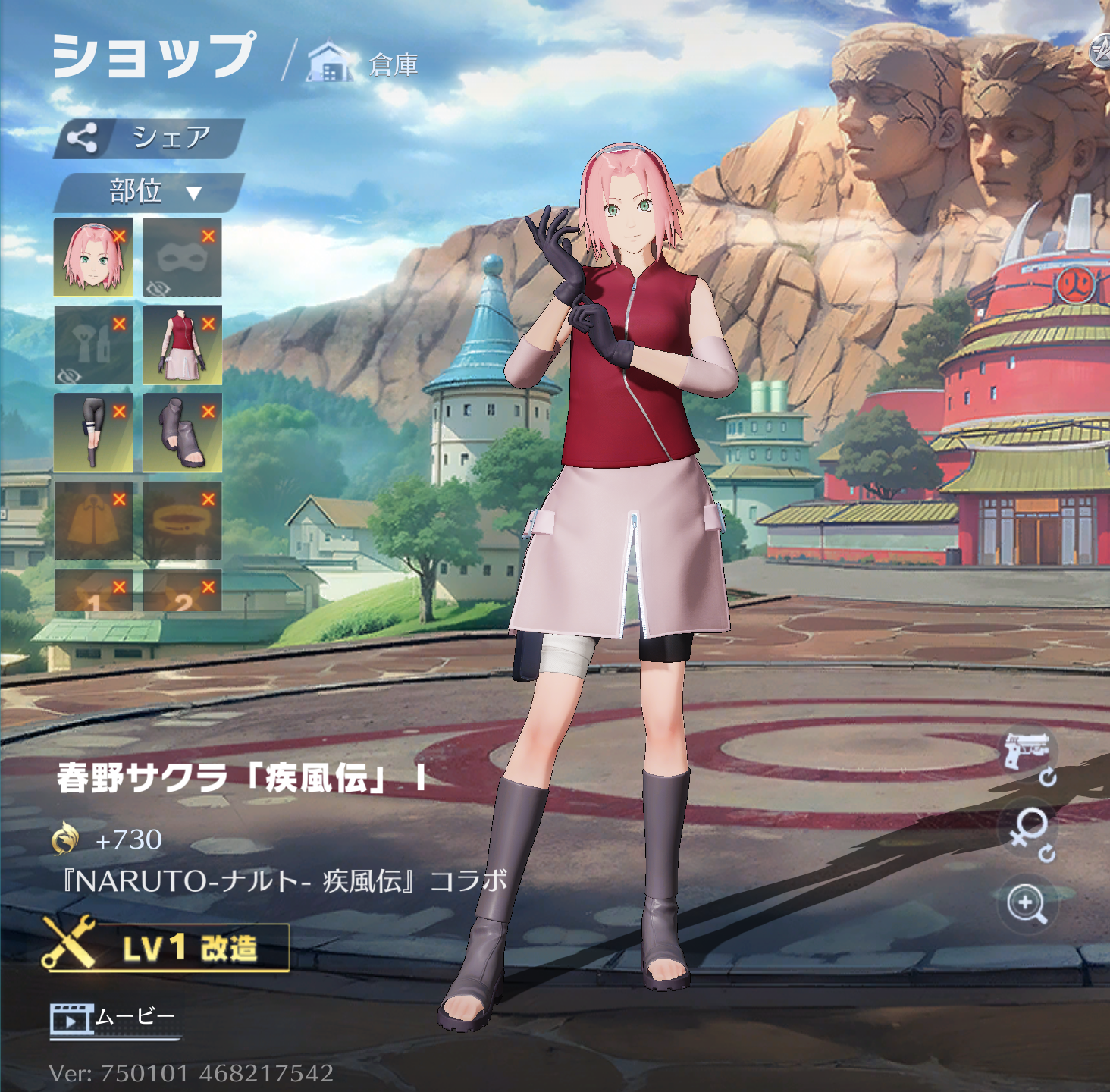Viewport: 1110px width, 1092px height.
Task: Return to the ショップ shop tab
Action: [x=154, y=56]
